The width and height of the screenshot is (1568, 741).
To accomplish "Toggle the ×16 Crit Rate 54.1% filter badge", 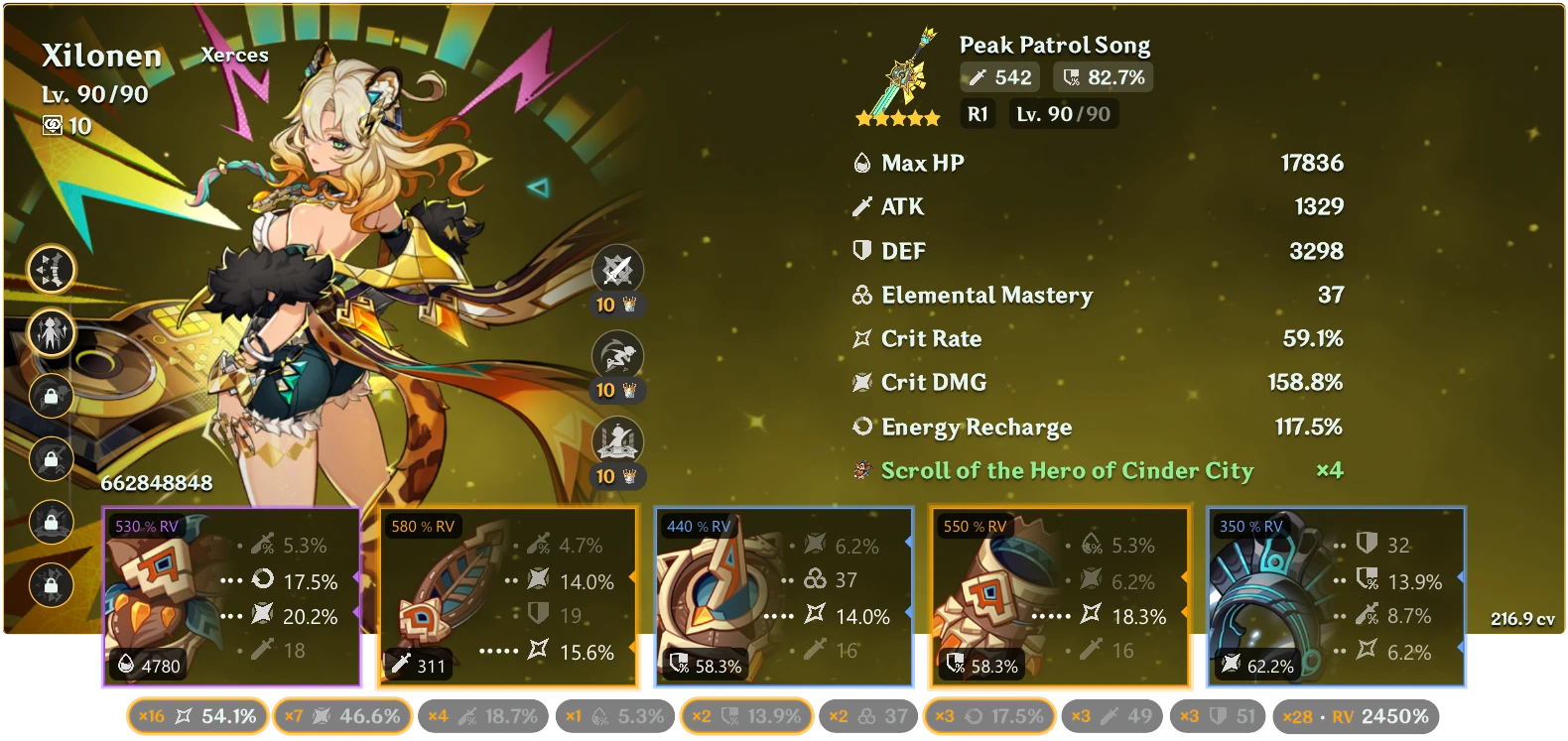I will (196, 715).
